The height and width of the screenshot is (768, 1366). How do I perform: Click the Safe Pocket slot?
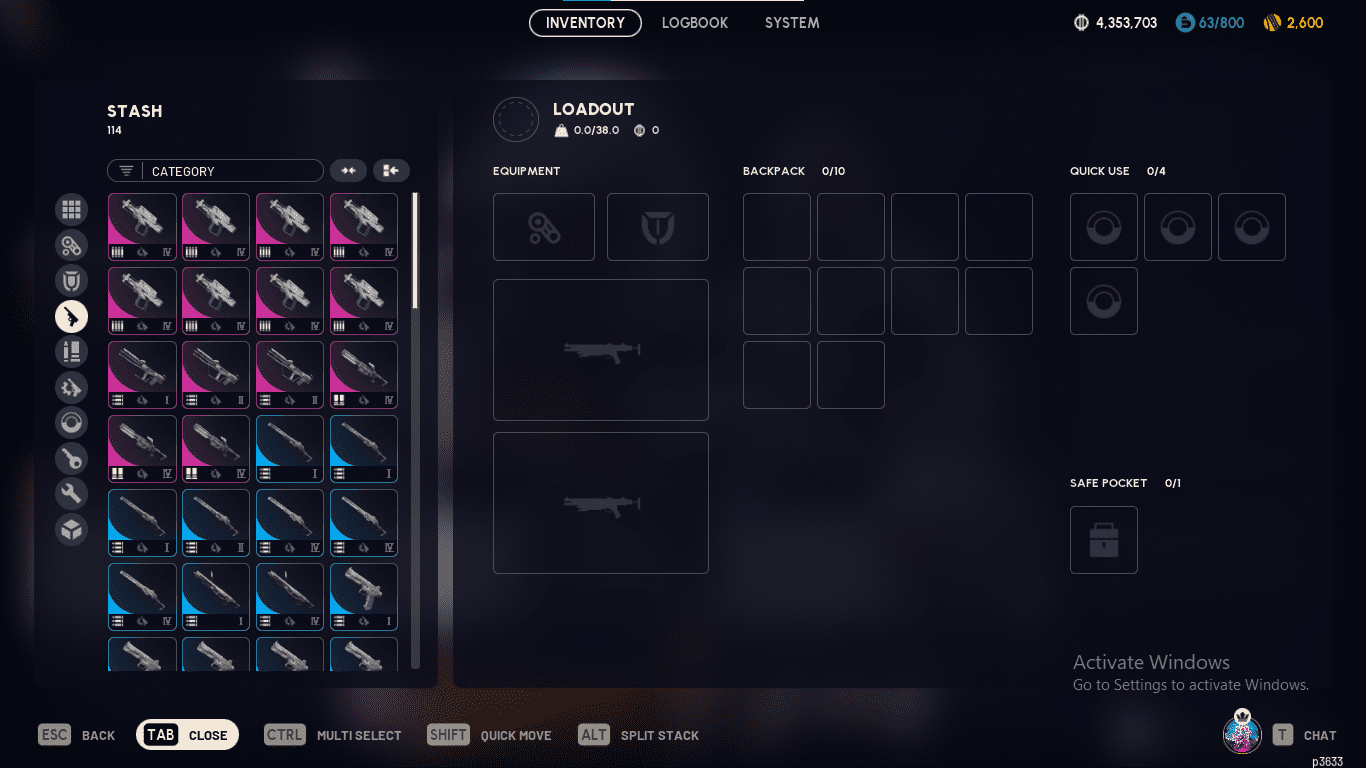1104,540
